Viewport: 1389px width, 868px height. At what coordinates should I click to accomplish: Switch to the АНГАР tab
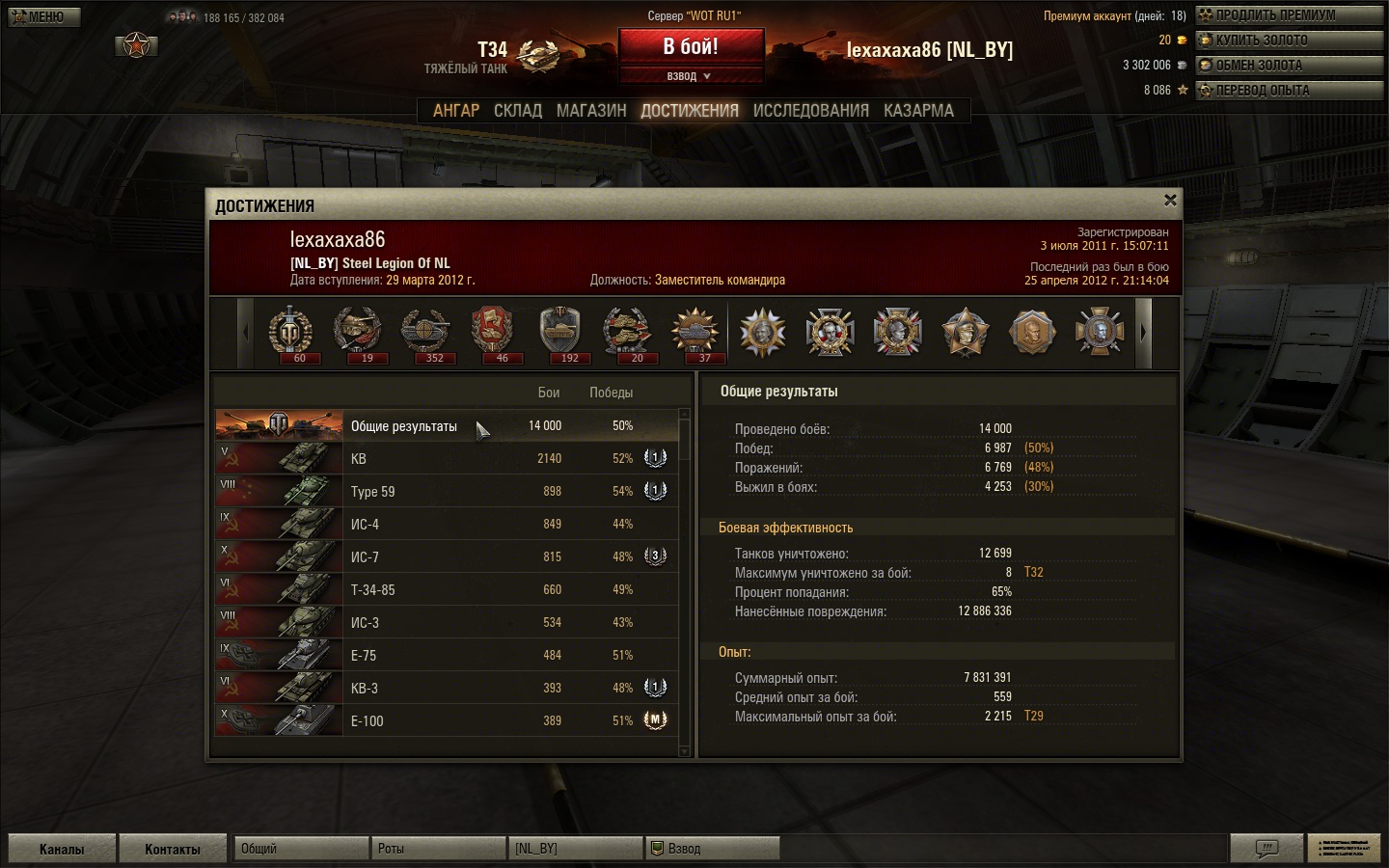455,111
